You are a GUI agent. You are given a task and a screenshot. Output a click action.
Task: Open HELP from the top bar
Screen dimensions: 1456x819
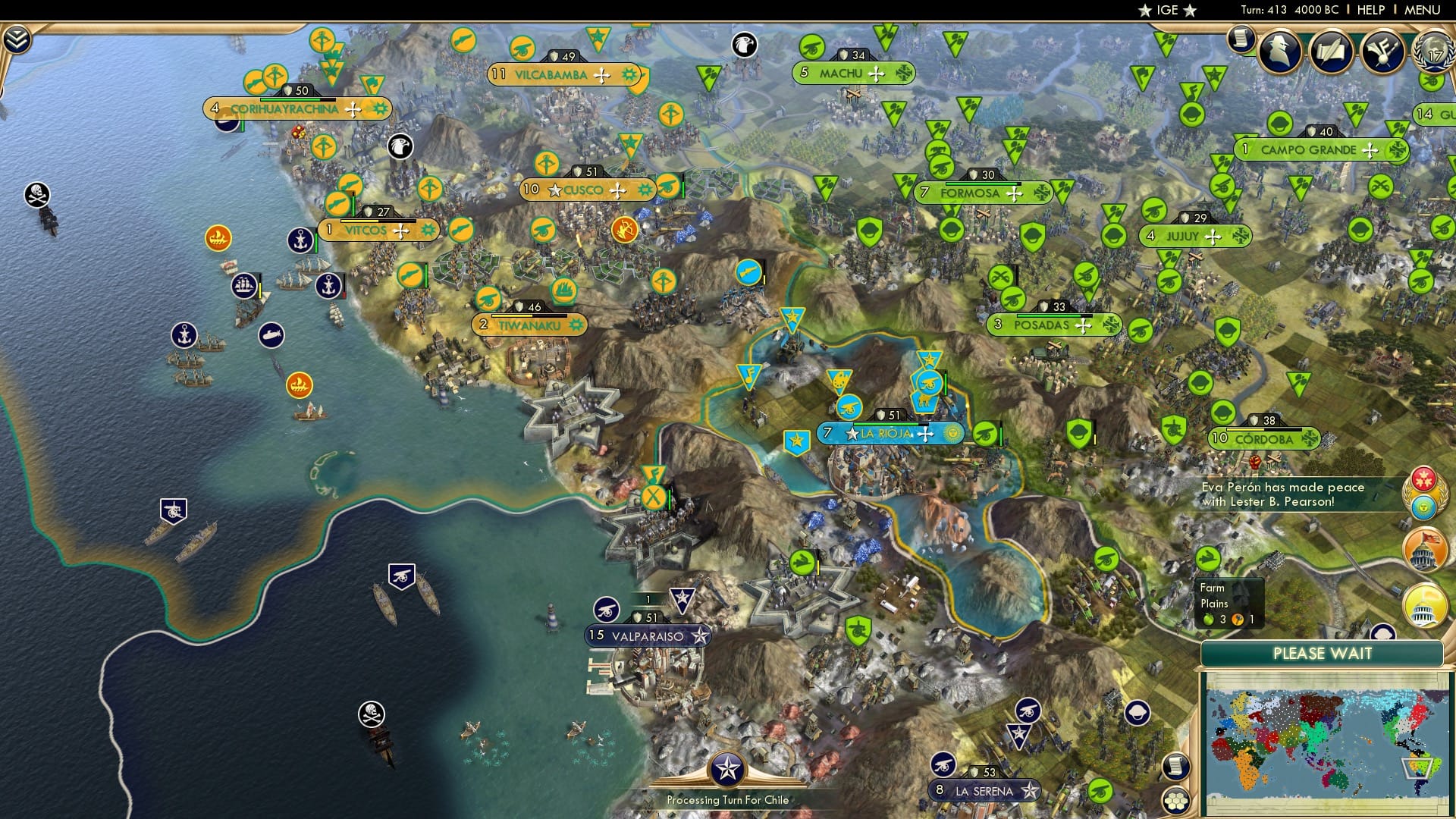tap(1370, 10)
